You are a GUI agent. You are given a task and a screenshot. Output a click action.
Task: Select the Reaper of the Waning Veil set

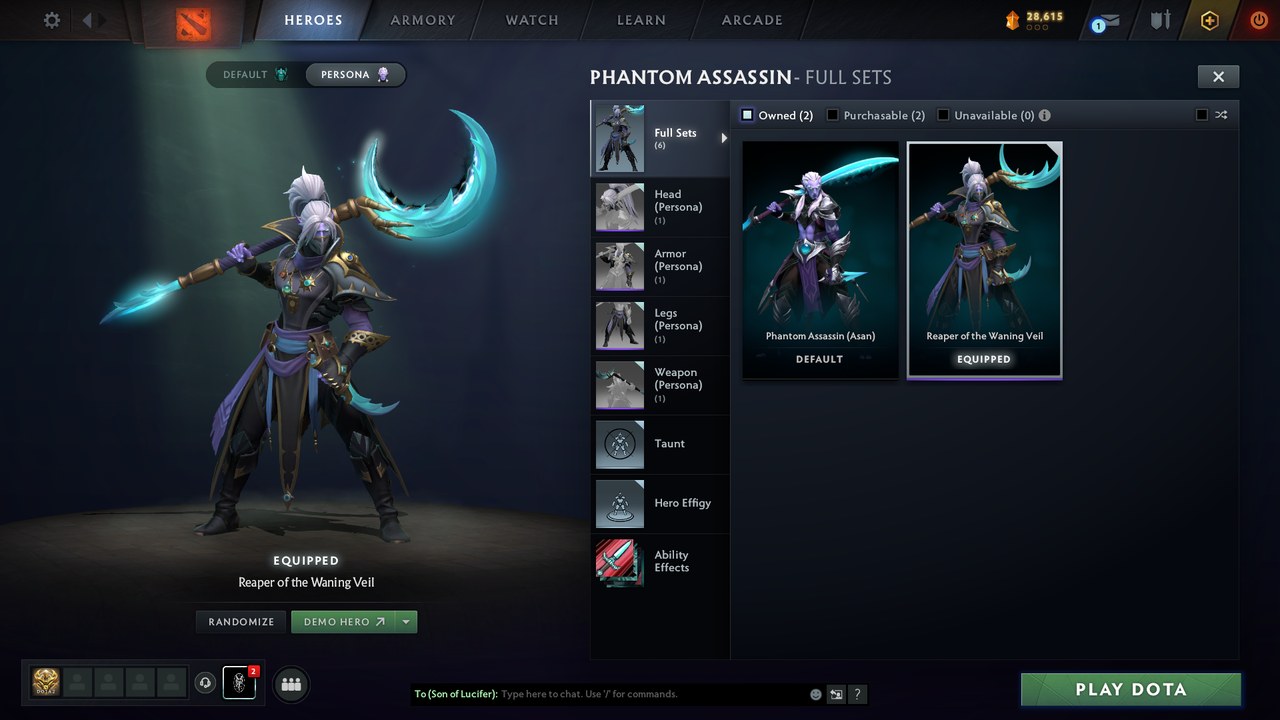[x=984, y=255]
